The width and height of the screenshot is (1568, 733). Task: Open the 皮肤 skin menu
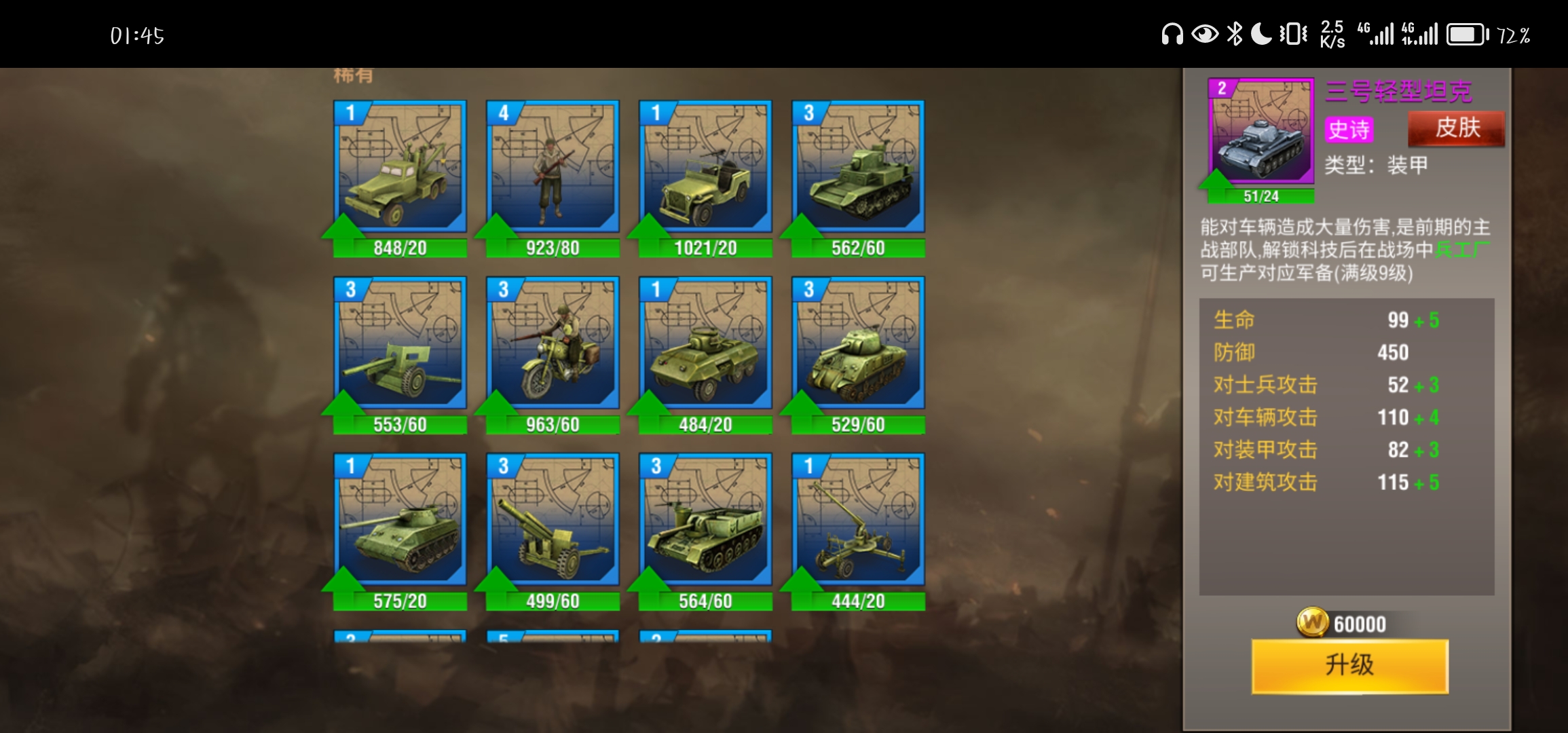pyautogui.click(x=1456, y=128)
